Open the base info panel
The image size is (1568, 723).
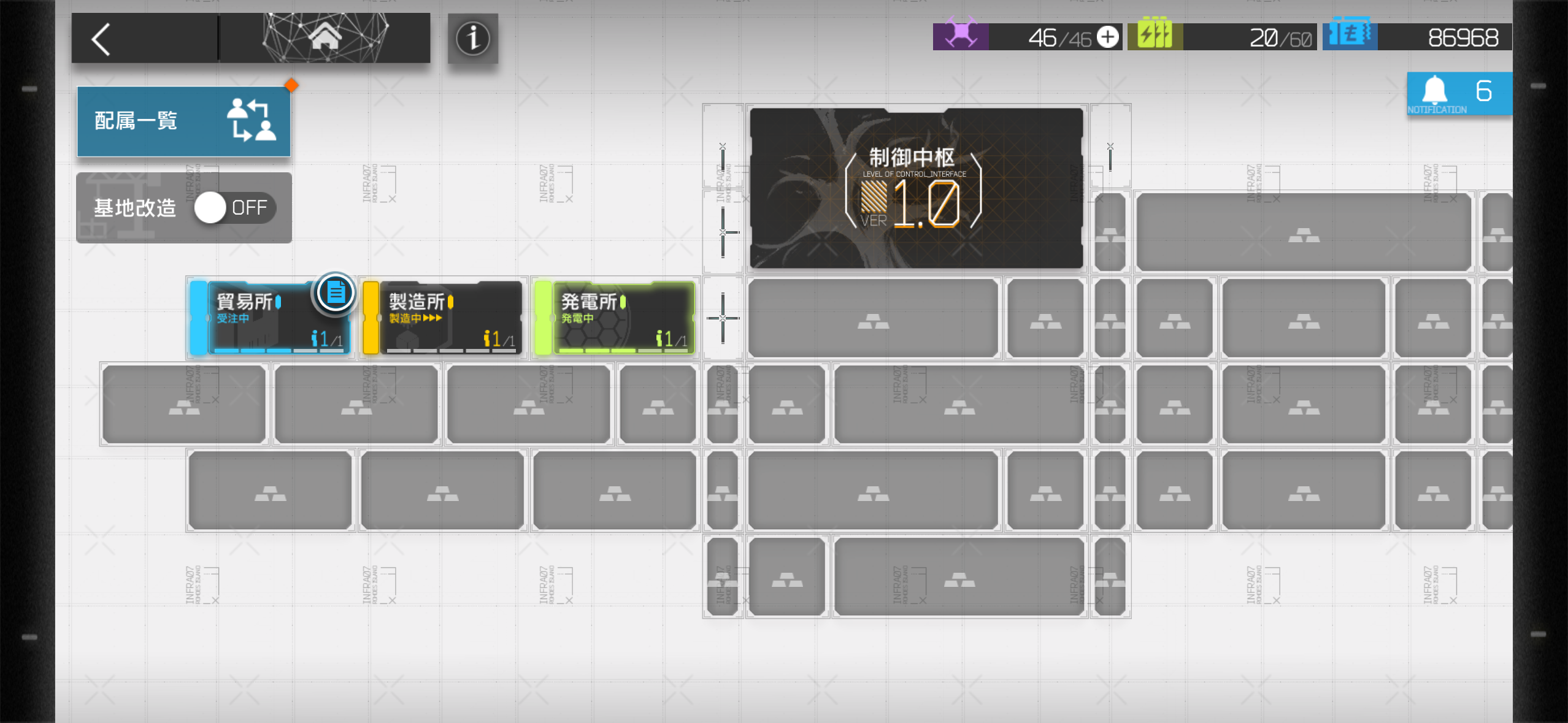tap(472, 39)
